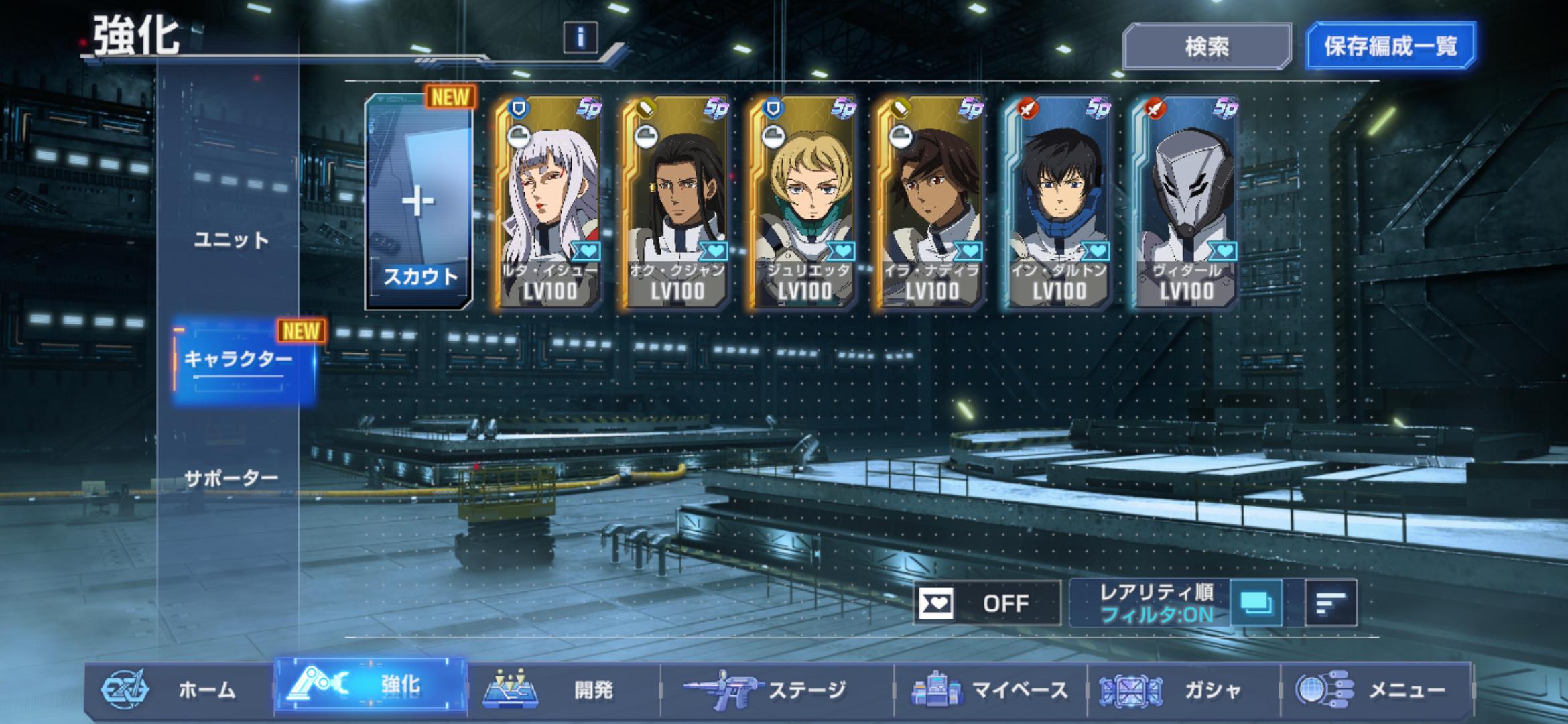The height and width of the screenshot is (724, 1568).
Task: Choose the masked ヴィダール character card
Action: tap(1185, 202)
